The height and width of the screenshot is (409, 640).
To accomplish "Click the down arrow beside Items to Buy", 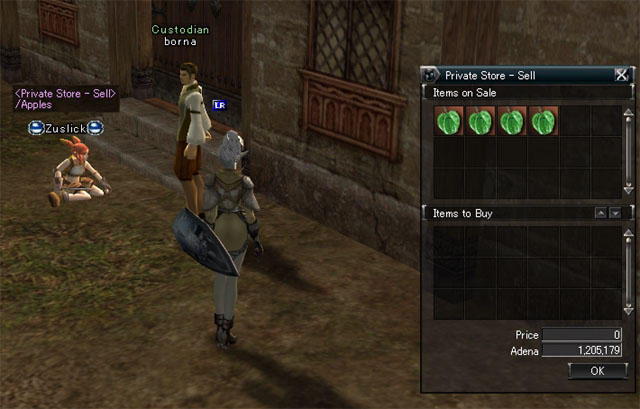I will 615,213.
